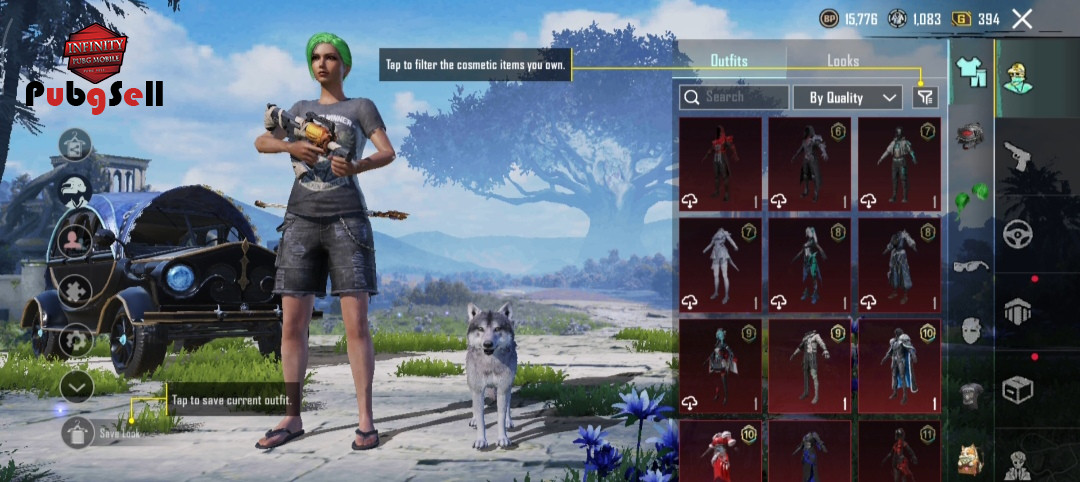The height and width of the screenshot is (482, 1080).
Task: Select the glasses cosmetic category
Action: 969,264
